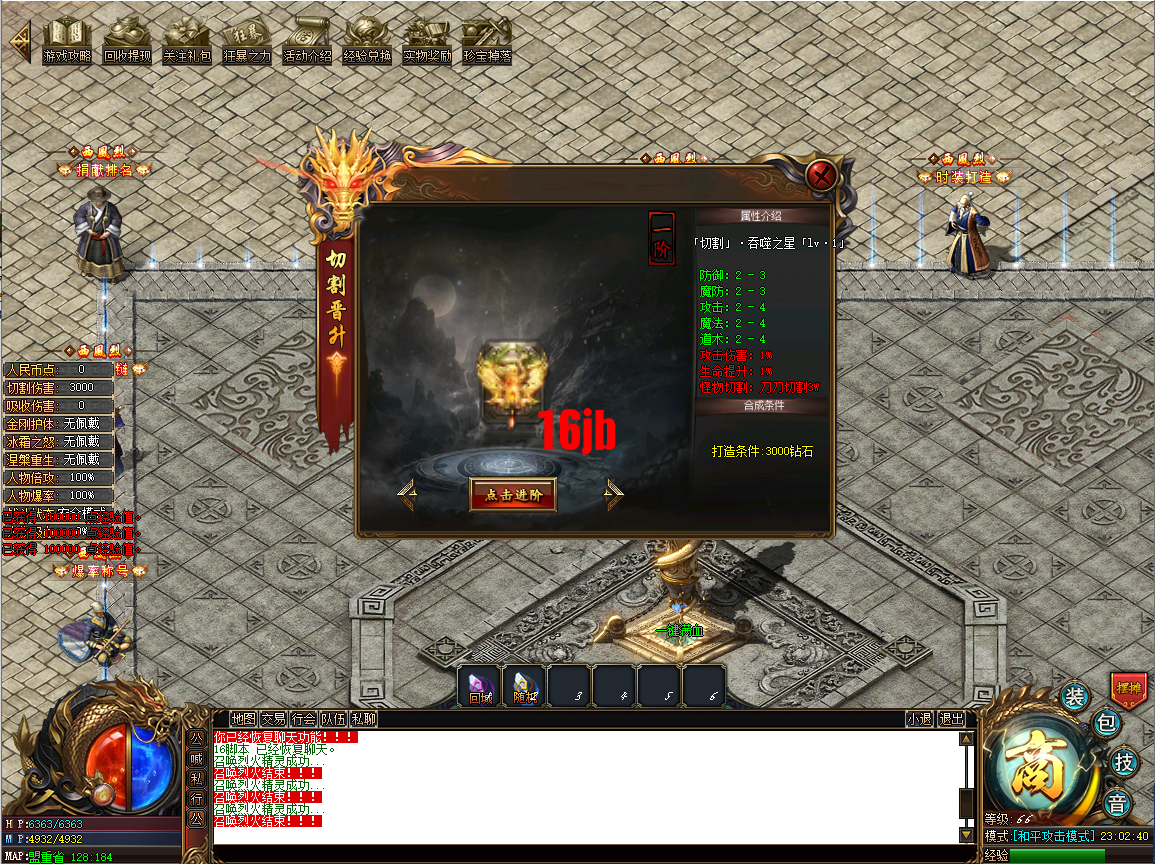Open the 地图 map tab
Screen dimensions: 1155x864
click(x=243, y=719)
